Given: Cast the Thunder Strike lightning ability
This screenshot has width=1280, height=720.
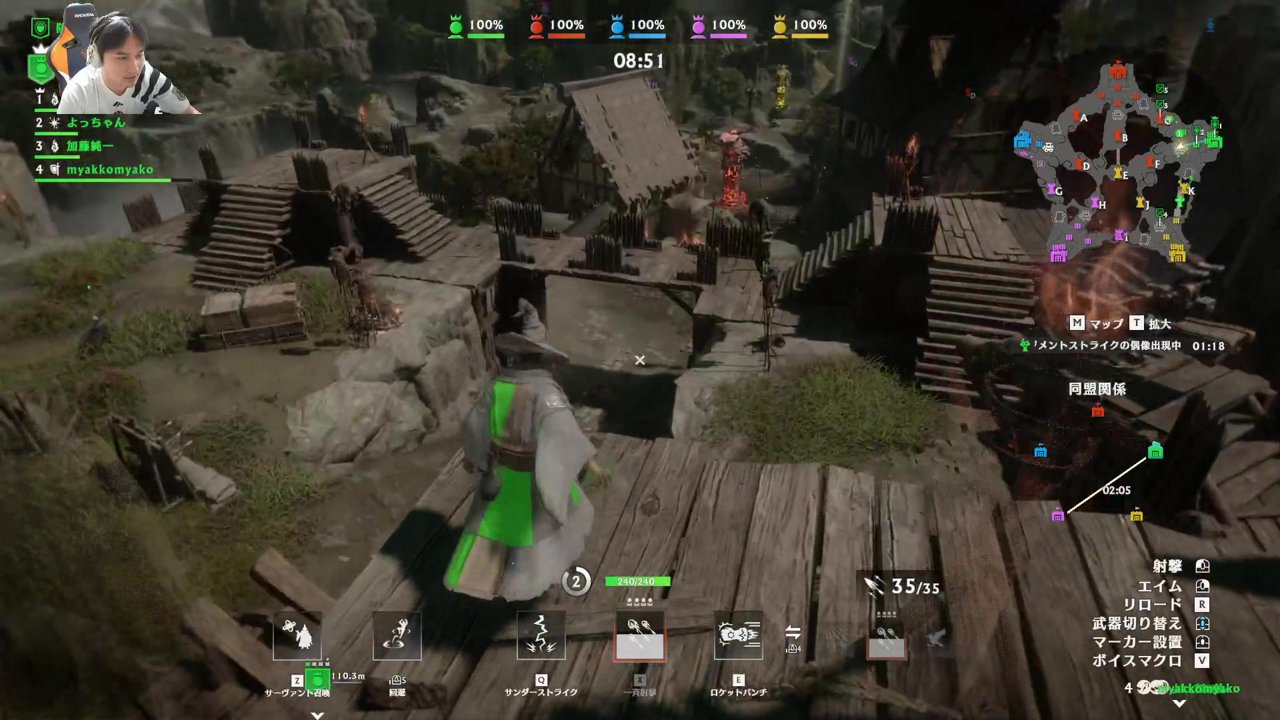Looking at the screenshot, I should click(541, 636).
